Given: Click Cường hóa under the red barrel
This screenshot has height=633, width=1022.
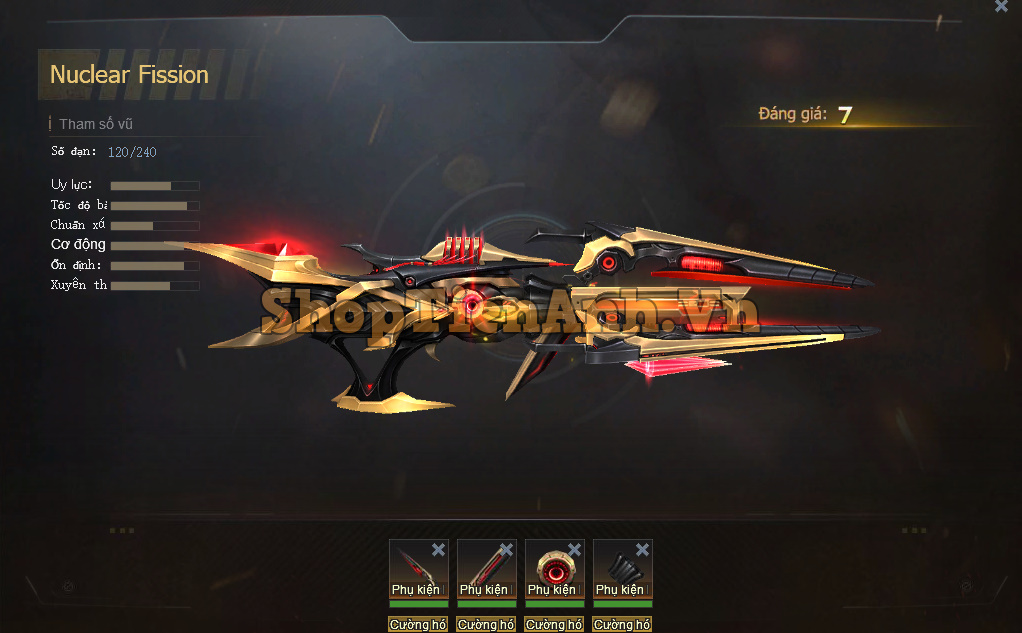Looking at the screenshot, I should (x=486, y=624).
